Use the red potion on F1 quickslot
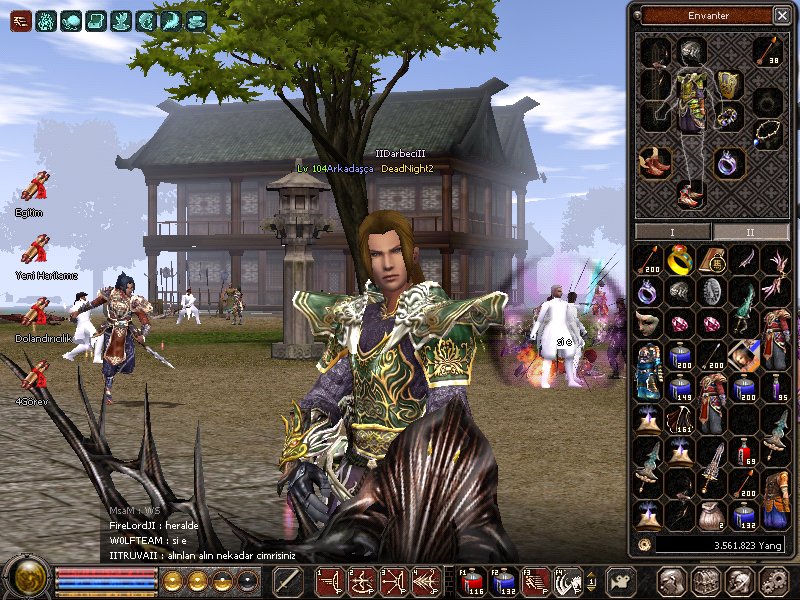The width and height of the screenshot is (800, 600). 473,581
